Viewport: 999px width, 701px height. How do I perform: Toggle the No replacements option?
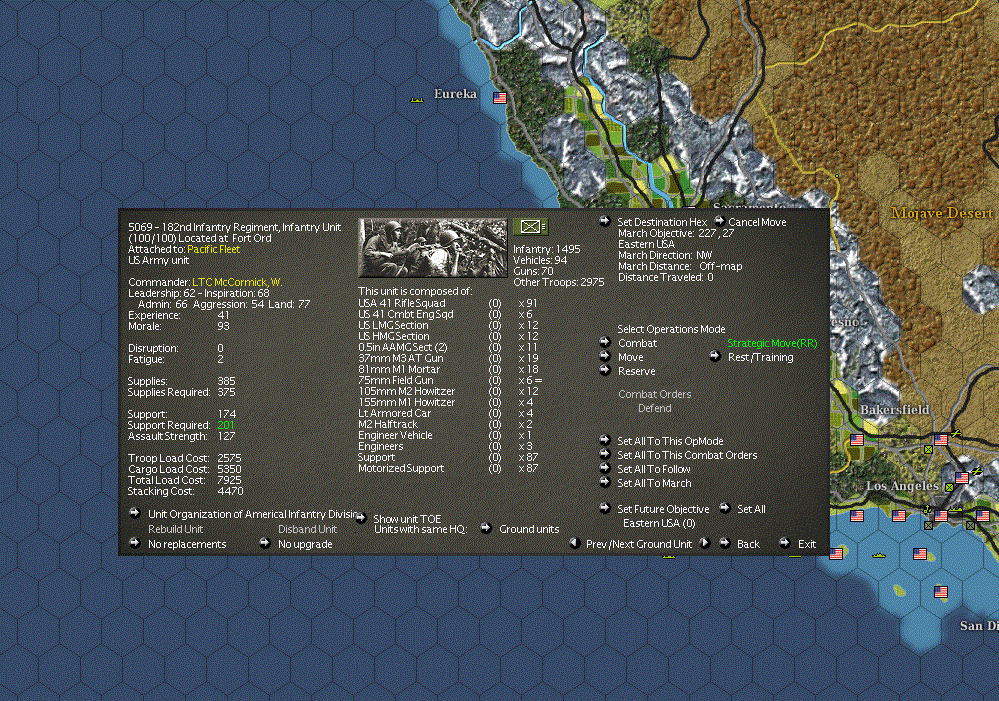[186, 544]
